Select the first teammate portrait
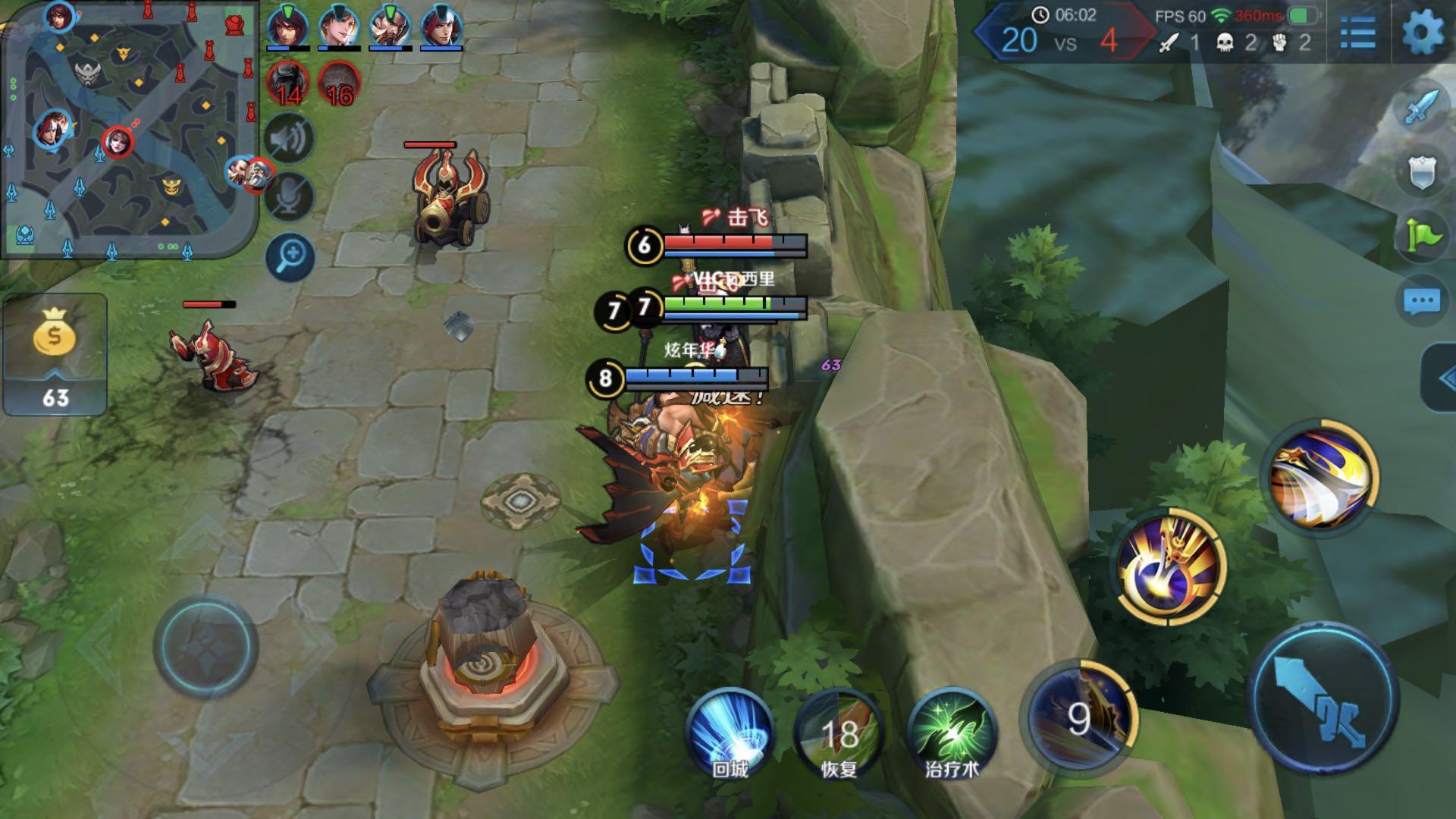 (x=287, y=27)
